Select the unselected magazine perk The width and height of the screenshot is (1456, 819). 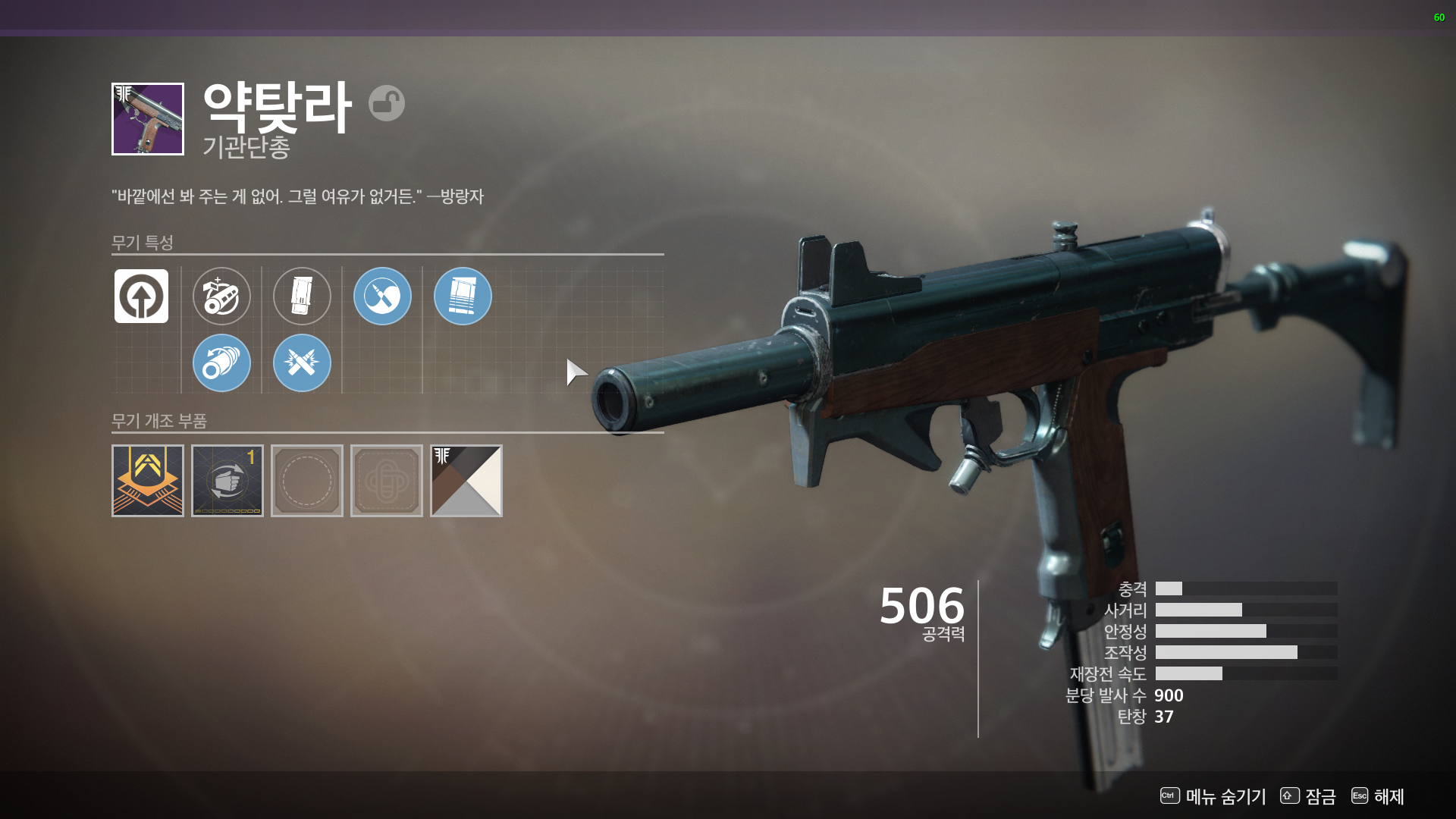point(302,297)
